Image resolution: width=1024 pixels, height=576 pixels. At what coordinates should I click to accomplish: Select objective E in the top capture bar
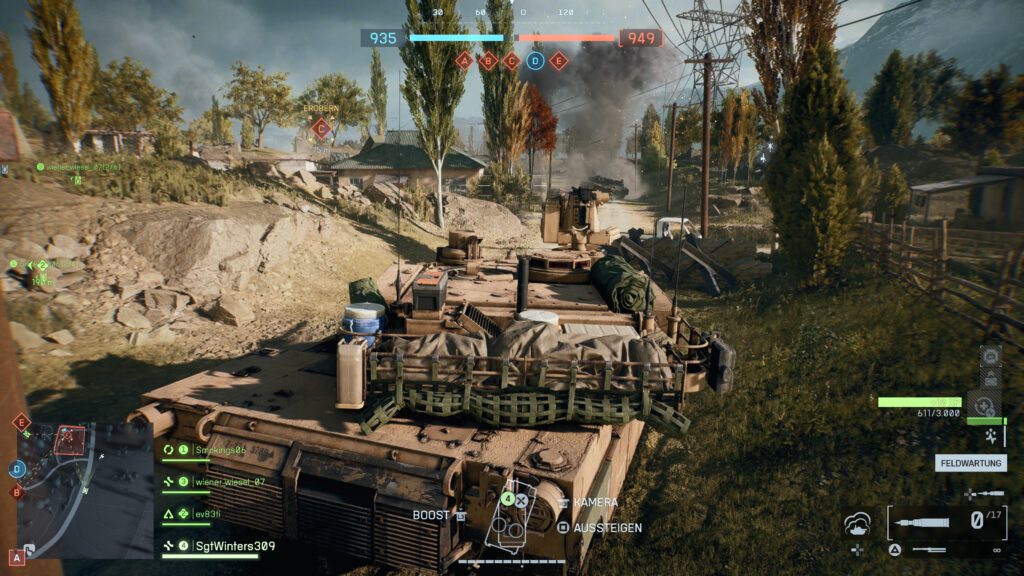[559, 60]
